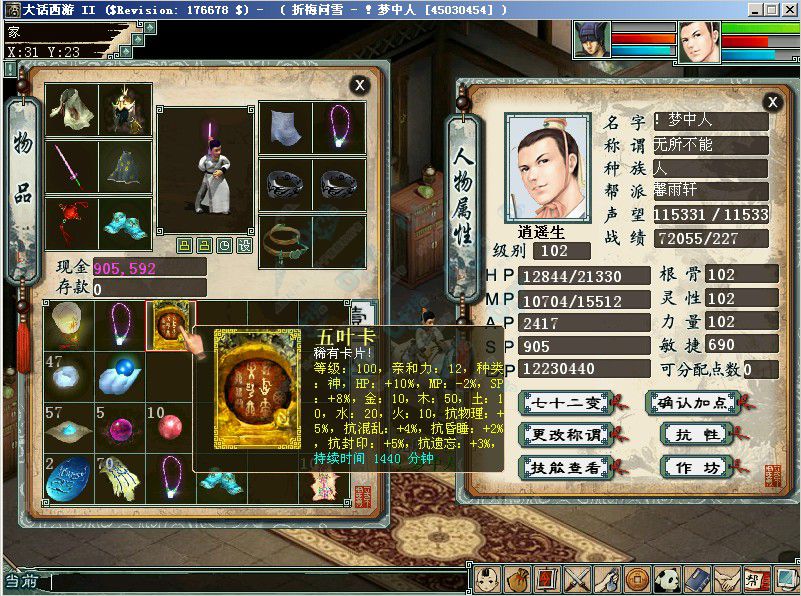Select the equipped red tassel charm slot
Screen dimensions: 801x596
(72, 220)
